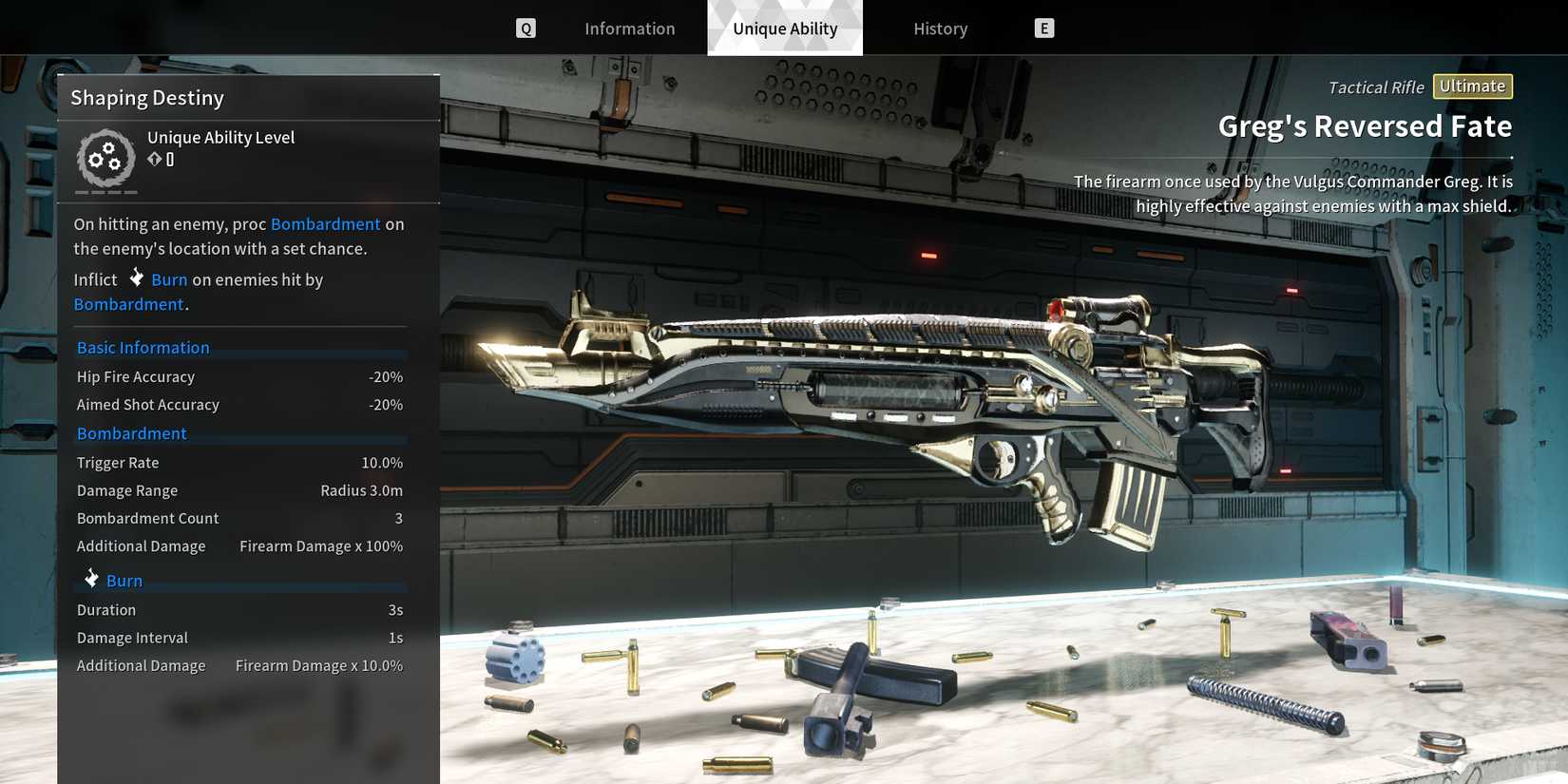Click the Shaping Destiny ability gear icon
This screenshot has height=784, width=1568.
(105, 158)
